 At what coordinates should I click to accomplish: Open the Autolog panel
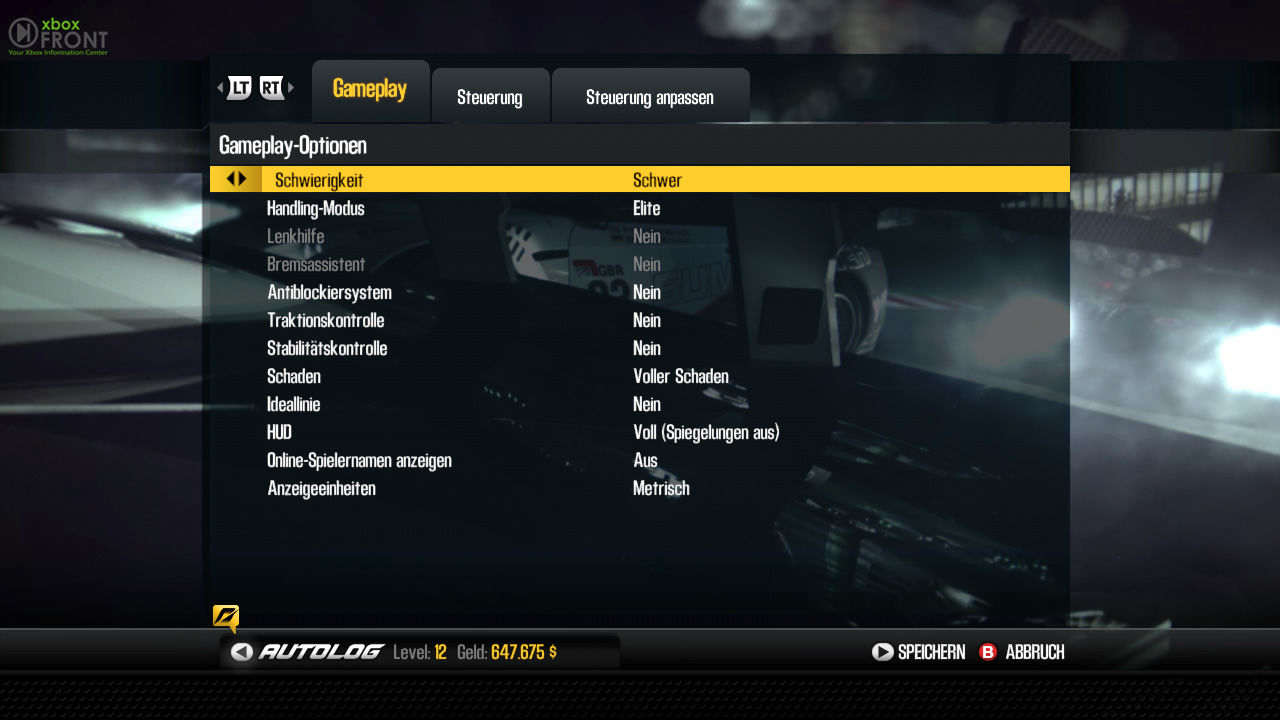[308, 652]
